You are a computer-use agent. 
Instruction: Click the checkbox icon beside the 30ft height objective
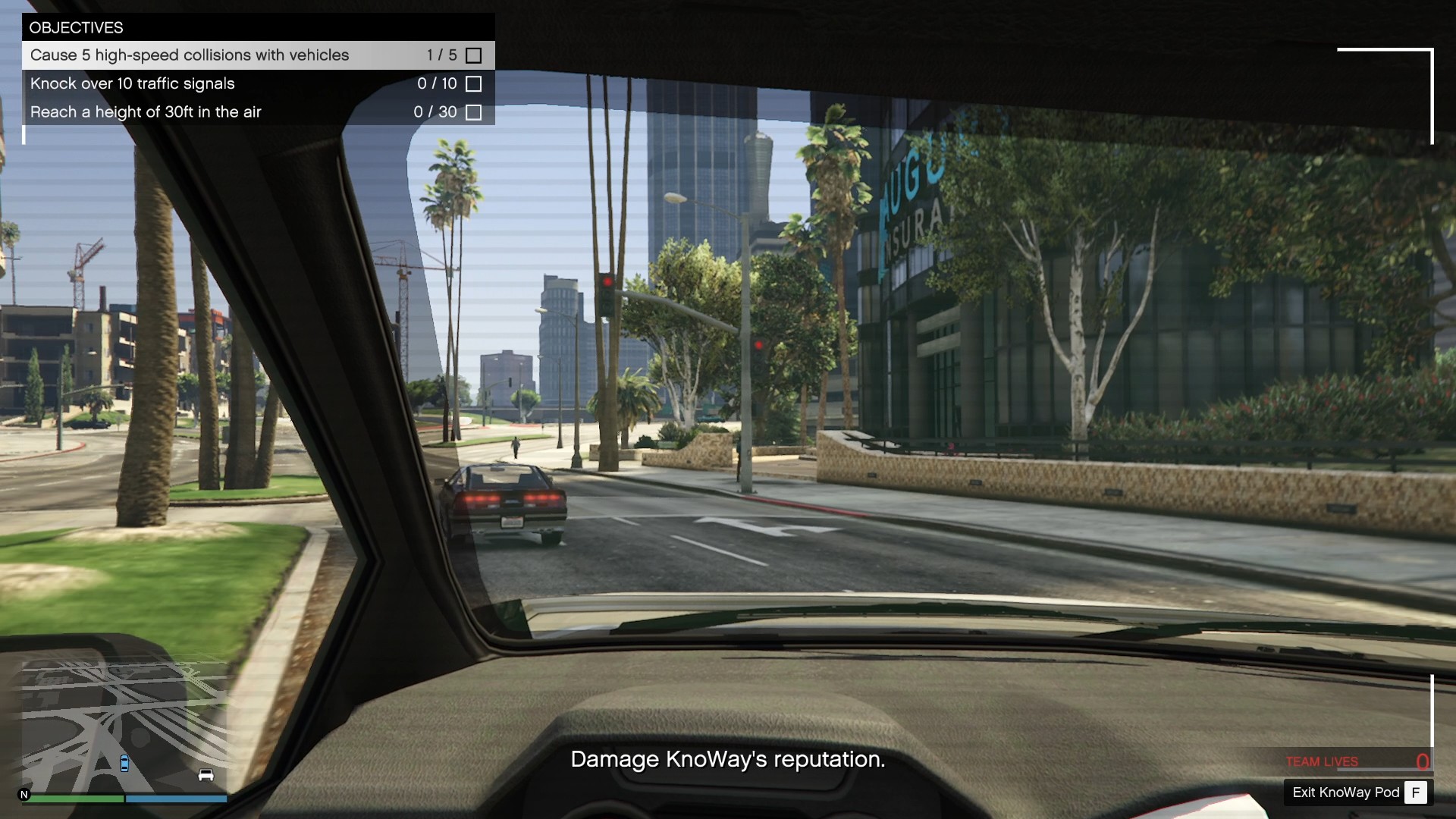tap(475, 111)
